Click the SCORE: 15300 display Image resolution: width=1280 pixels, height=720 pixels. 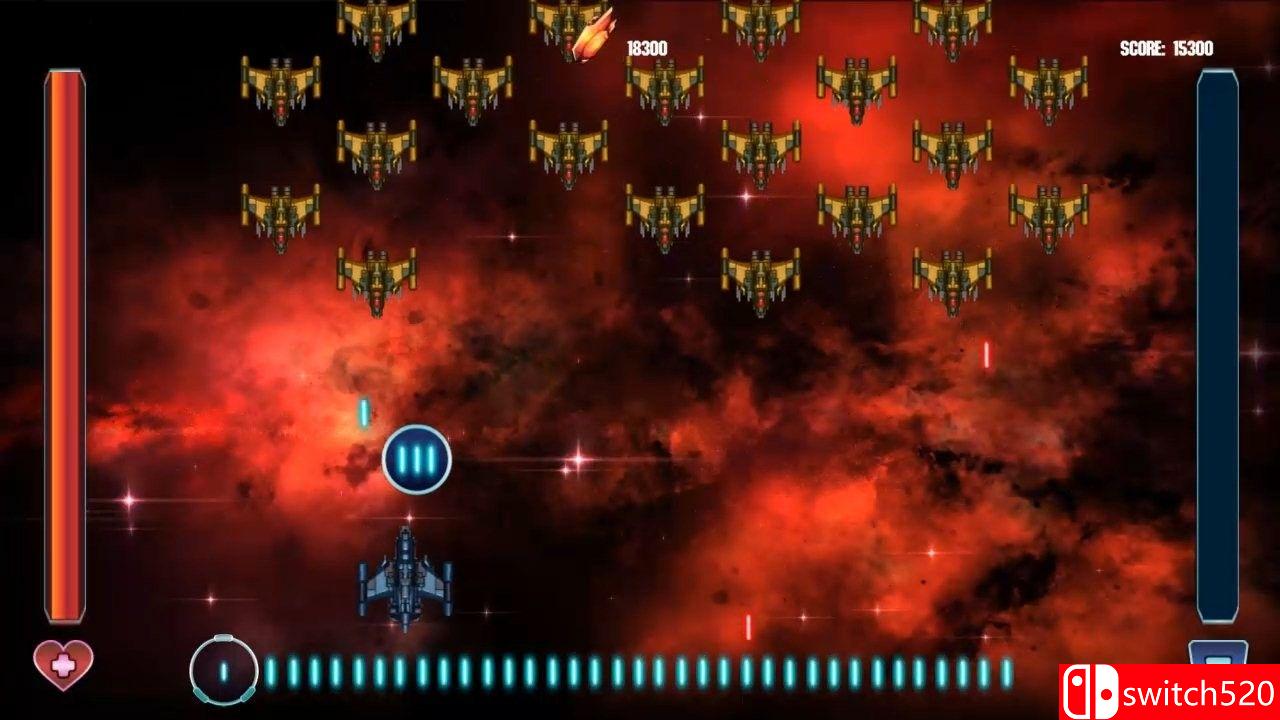(x=1167, y=45)
